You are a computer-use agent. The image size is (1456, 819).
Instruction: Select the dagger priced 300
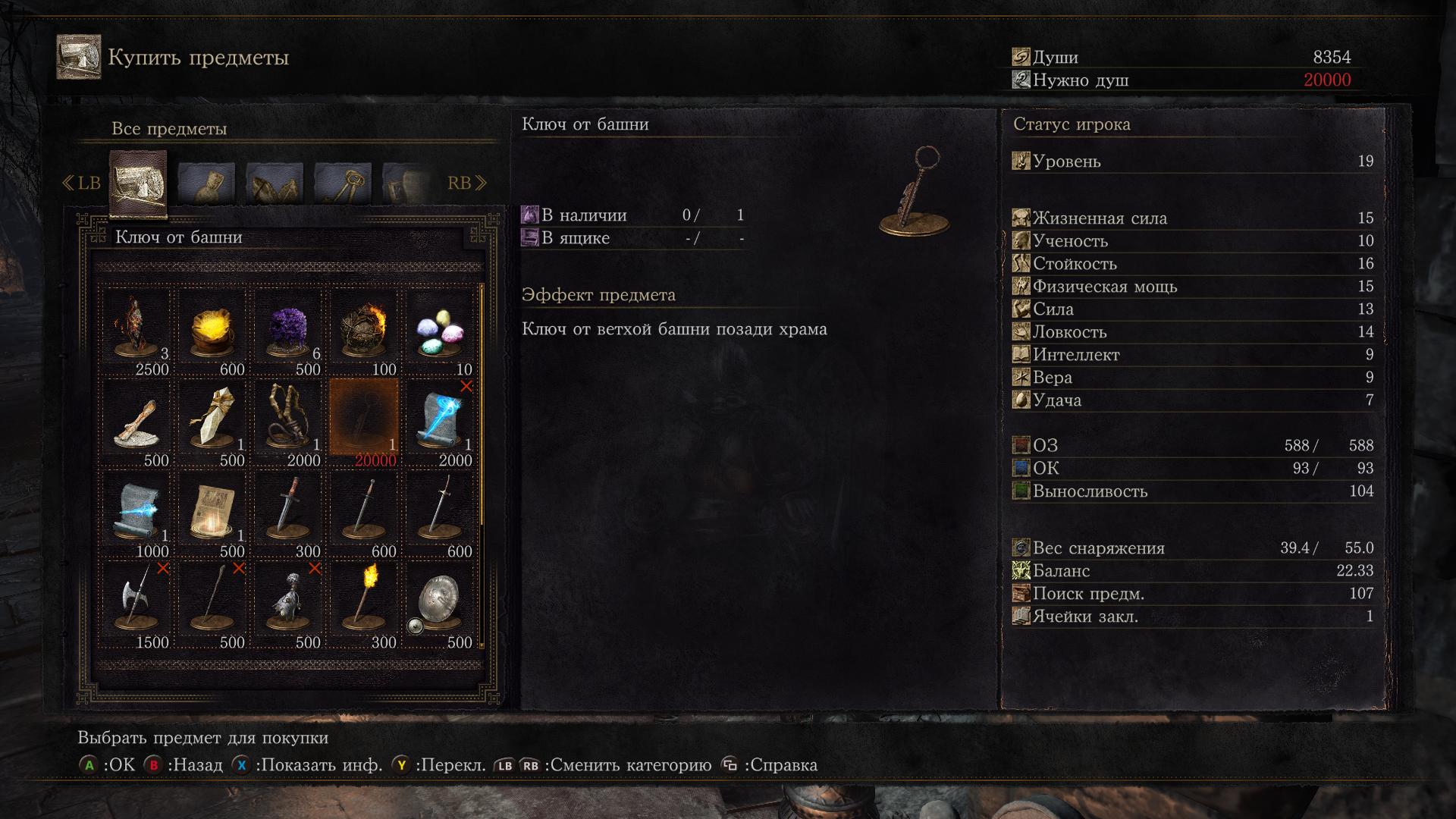click(288, 513)
